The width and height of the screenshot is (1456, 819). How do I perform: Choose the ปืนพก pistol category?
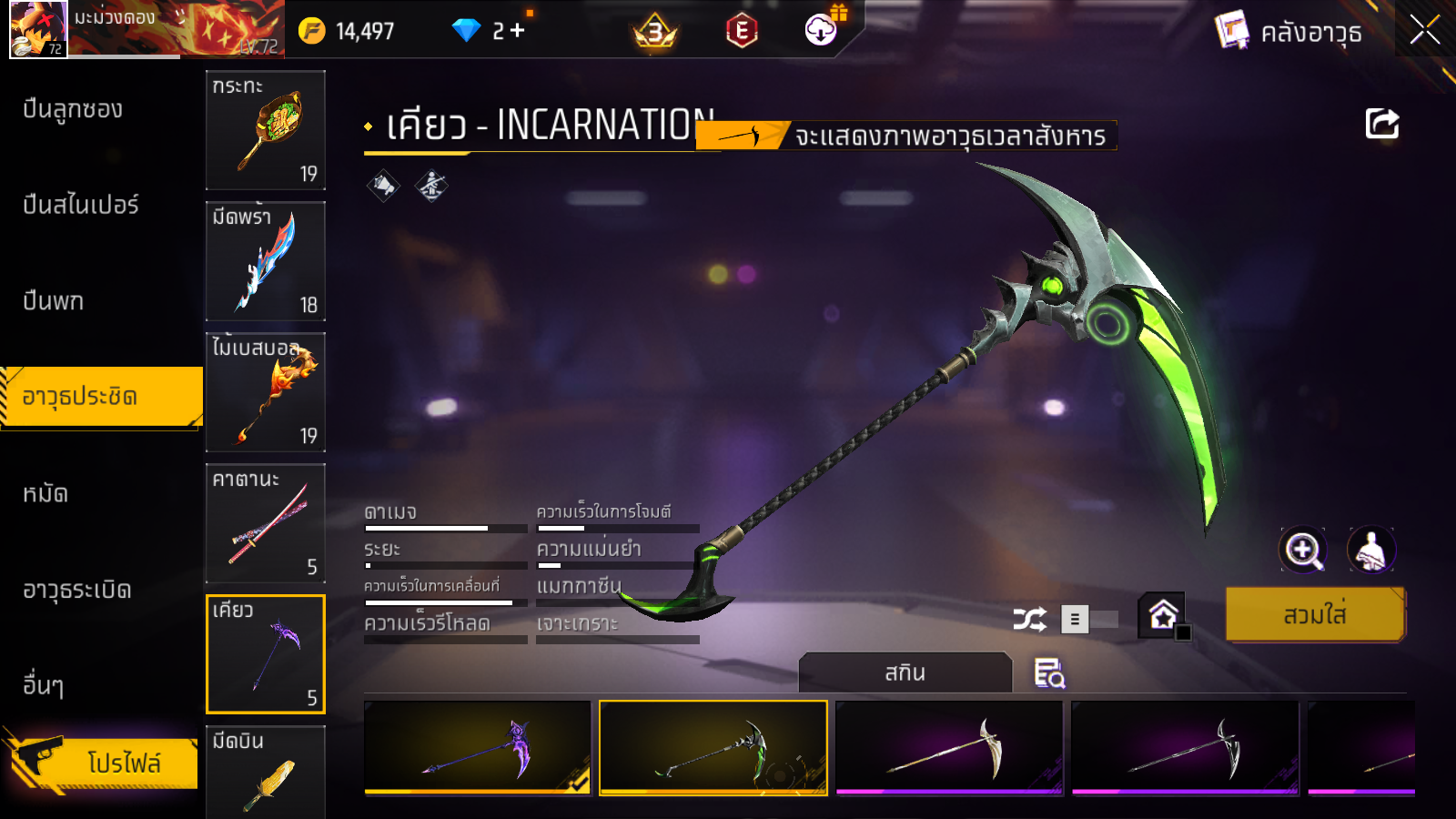pyautogui.click(x=53, y=301)
